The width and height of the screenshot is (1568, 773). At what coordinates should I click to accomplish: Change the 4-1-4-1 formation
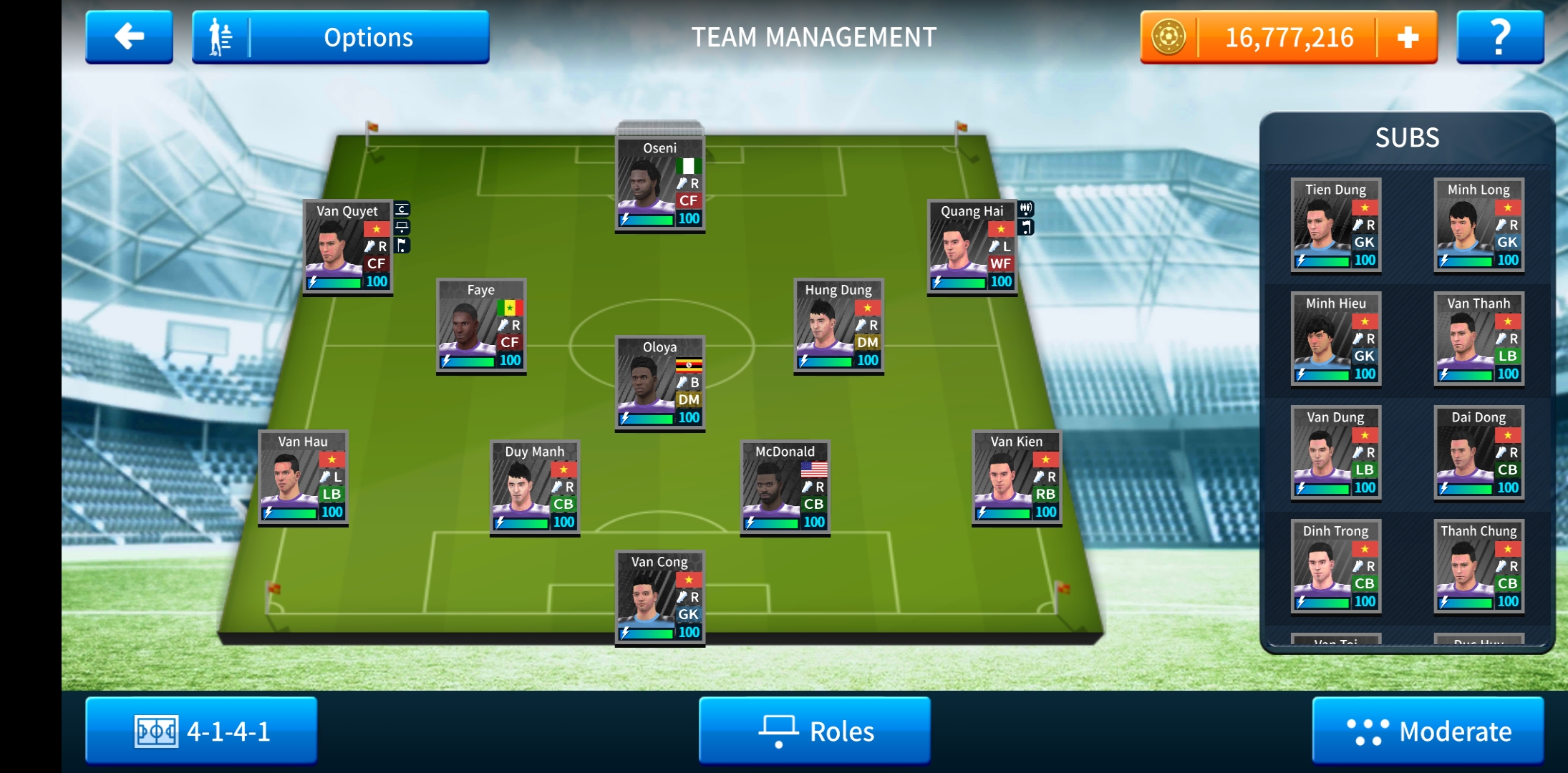pyautogui.click(x=201, y=731)
